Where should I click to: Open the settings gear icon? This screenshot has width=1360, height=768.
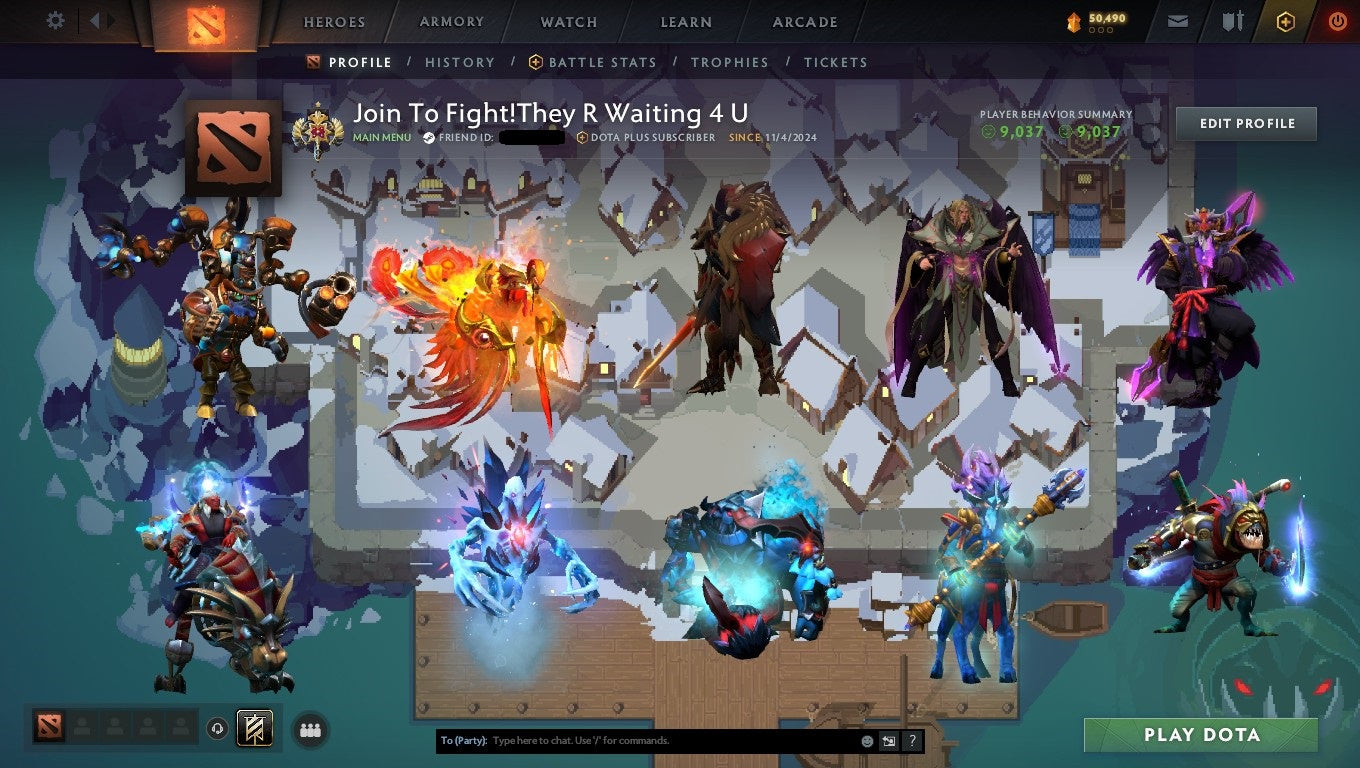click(x=57, y=19)
